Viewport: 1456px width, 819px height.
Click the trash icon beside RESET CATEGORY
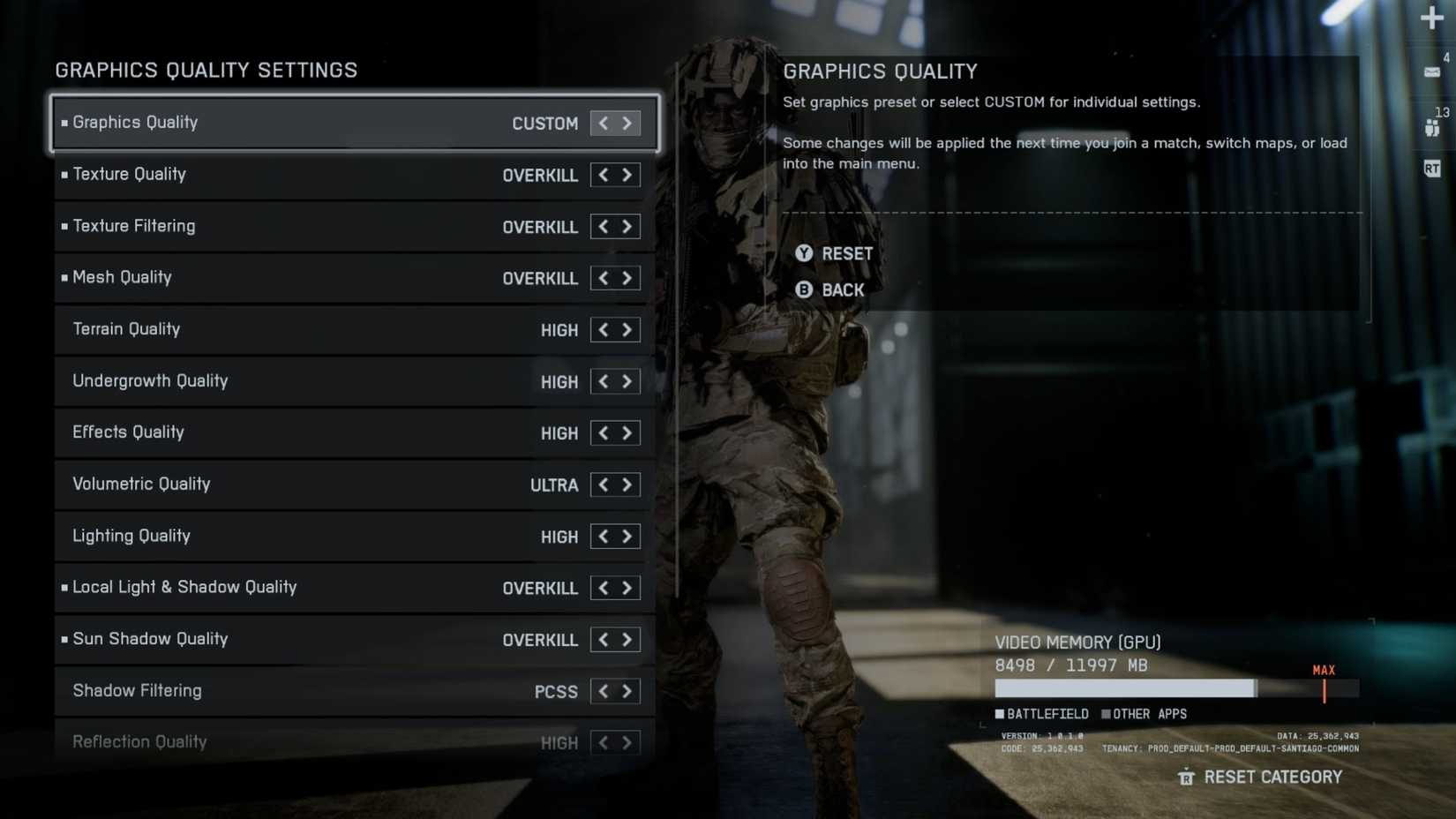tap(1187, 778)
